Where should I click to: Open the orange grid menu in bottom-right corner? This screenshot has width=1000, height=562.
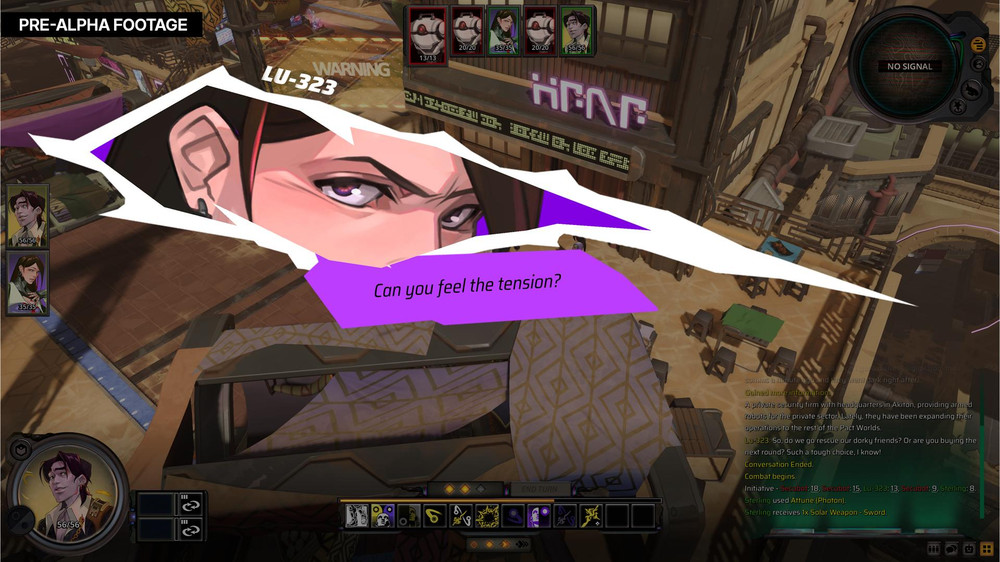tap(987, 549)
